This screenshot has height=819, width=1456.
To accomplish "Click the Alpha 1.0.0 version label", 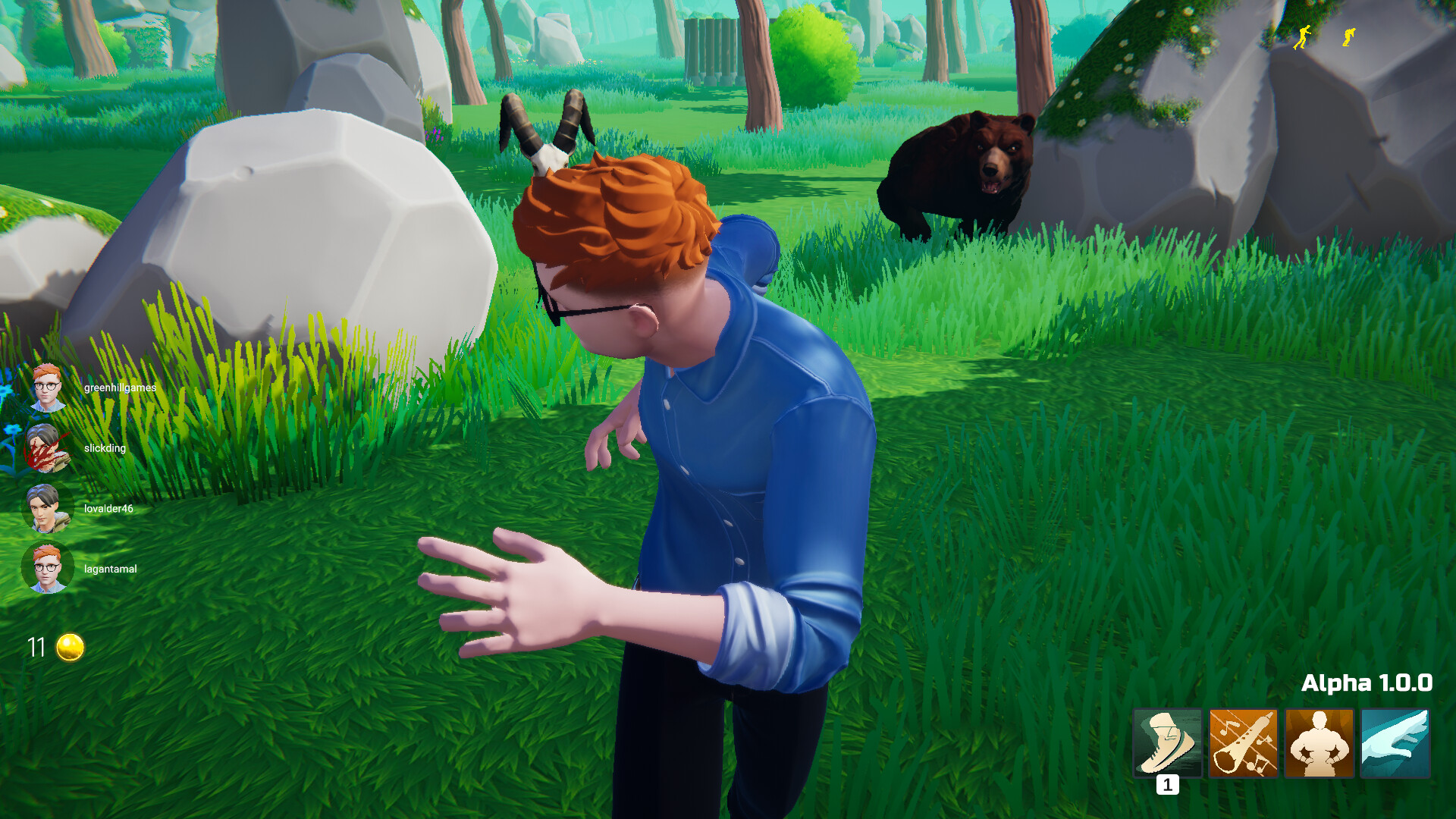I will pos(1368,682).
